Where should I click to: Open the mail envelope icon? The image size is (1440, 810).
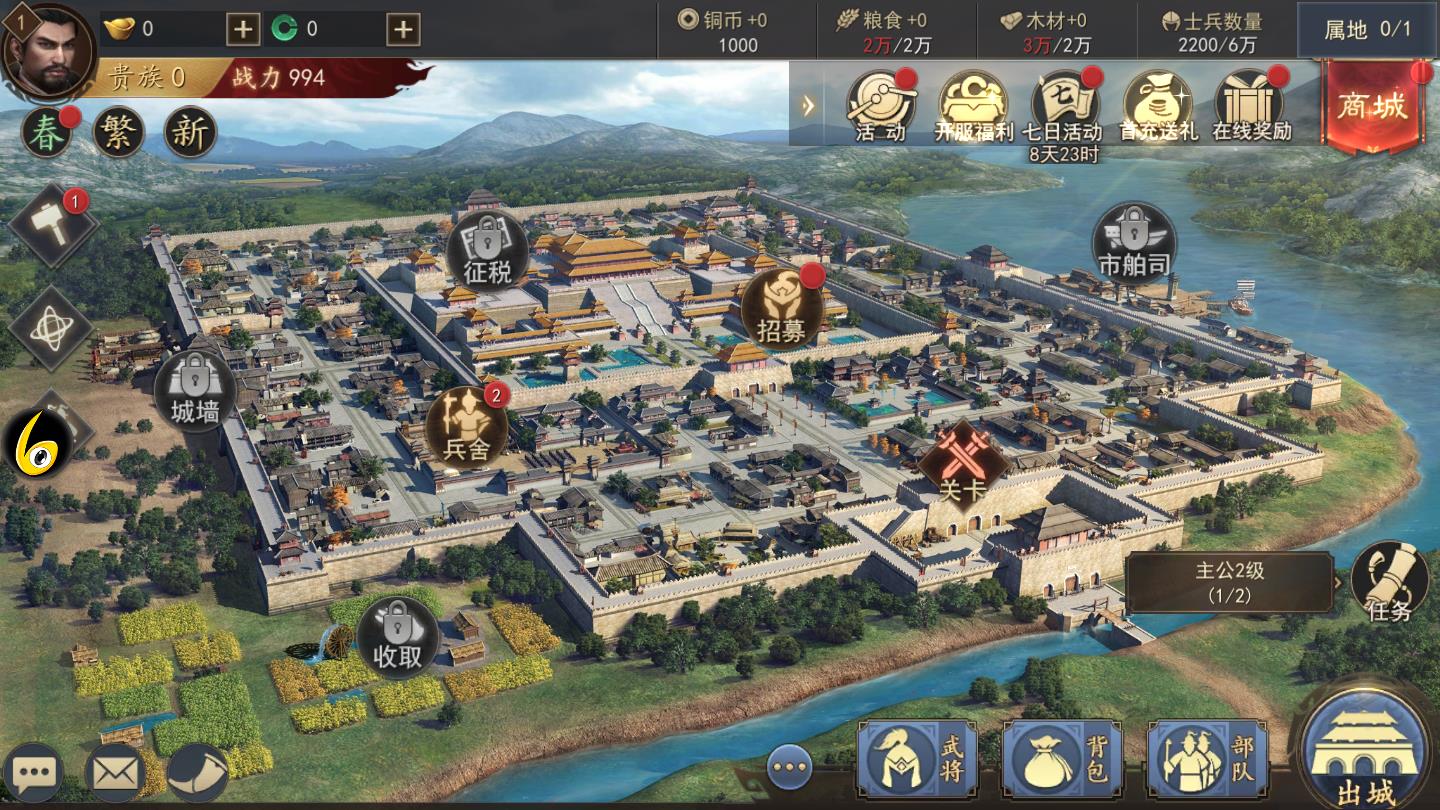[116, 772]
